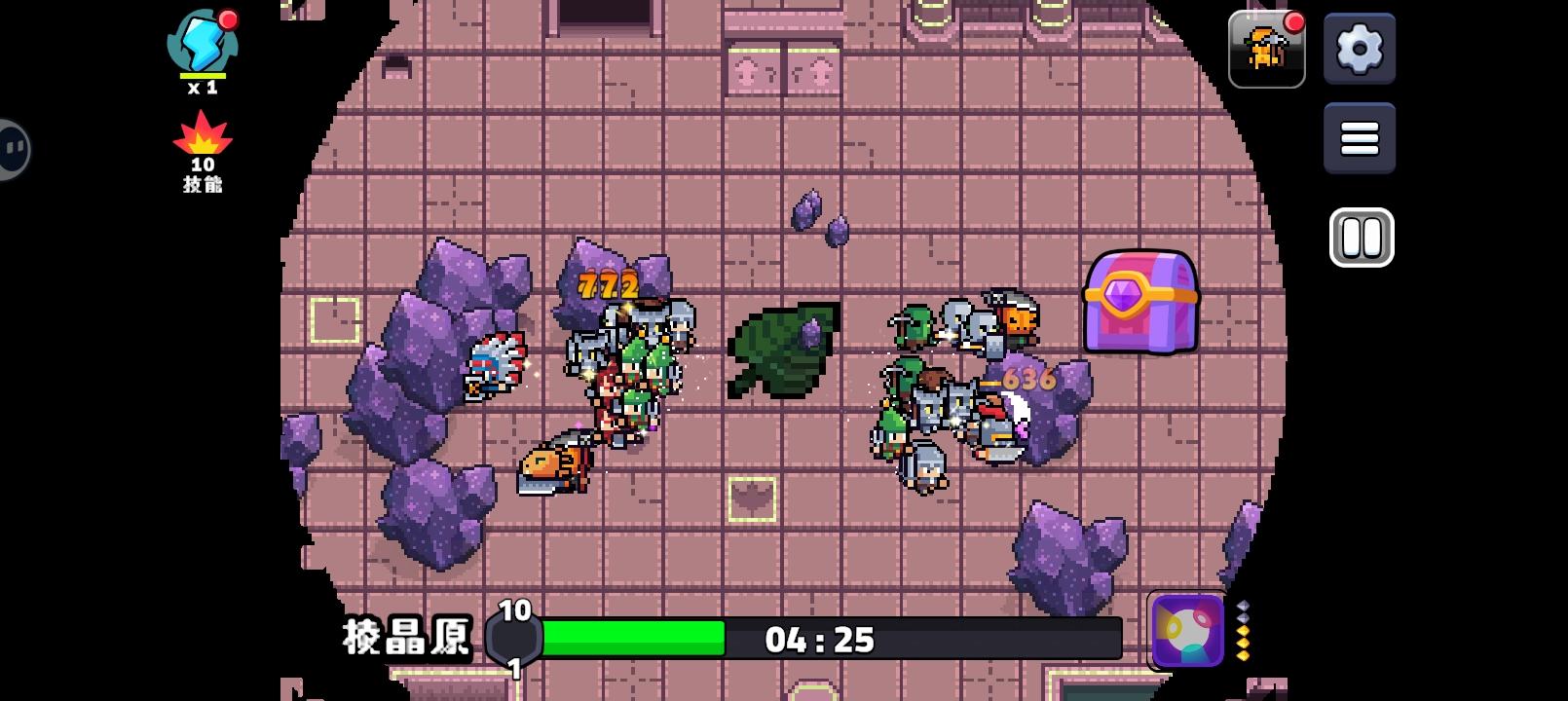Collect the purple treasure chest
Image resolution: width=1568 pixels, height=701 pixels.
tap(1140, 302)
